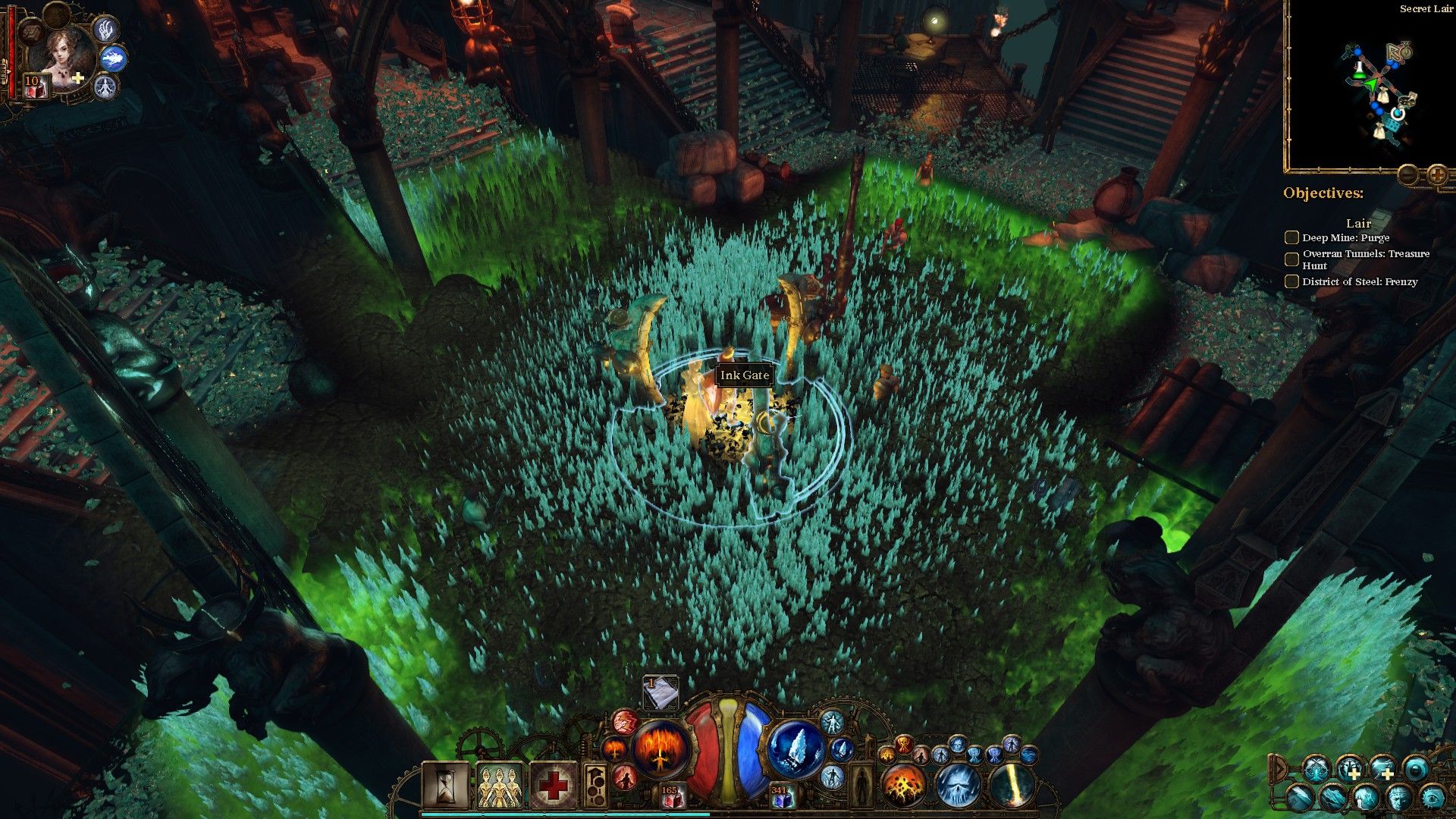Screen dimensions: 1456x819
Task: Activate the meteor explosion skill
Action: click(902, 784)
